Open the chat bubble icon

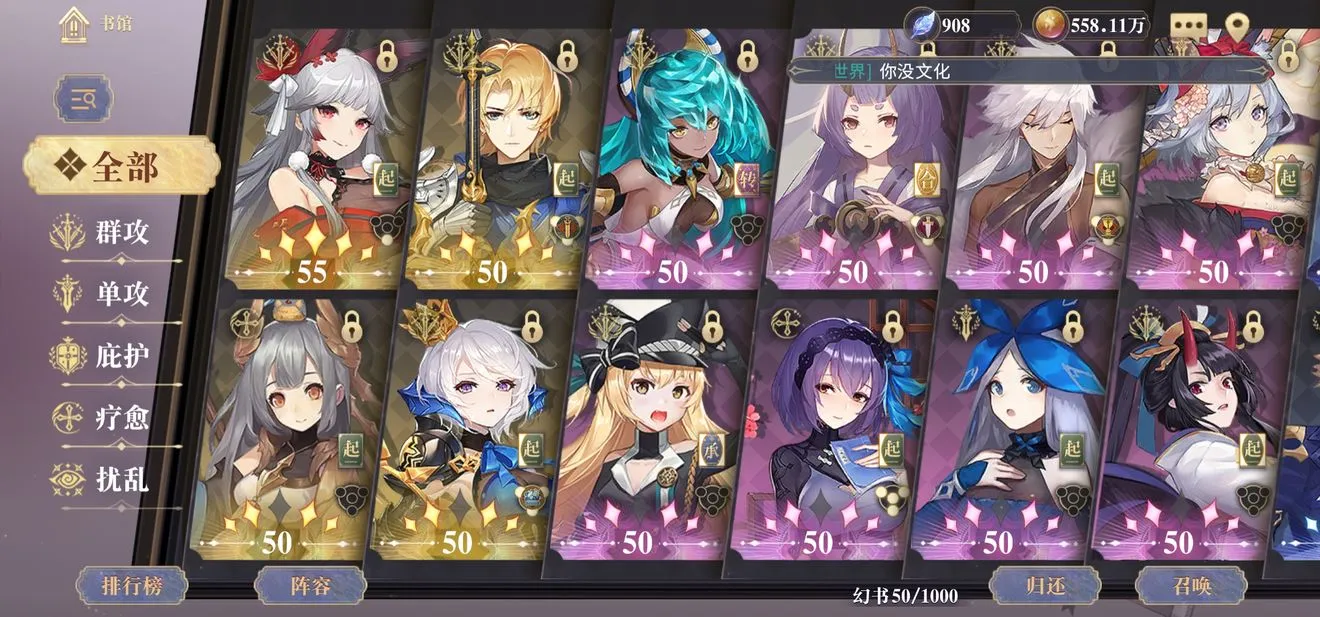pyautogui.click(x=1189, y=25)
